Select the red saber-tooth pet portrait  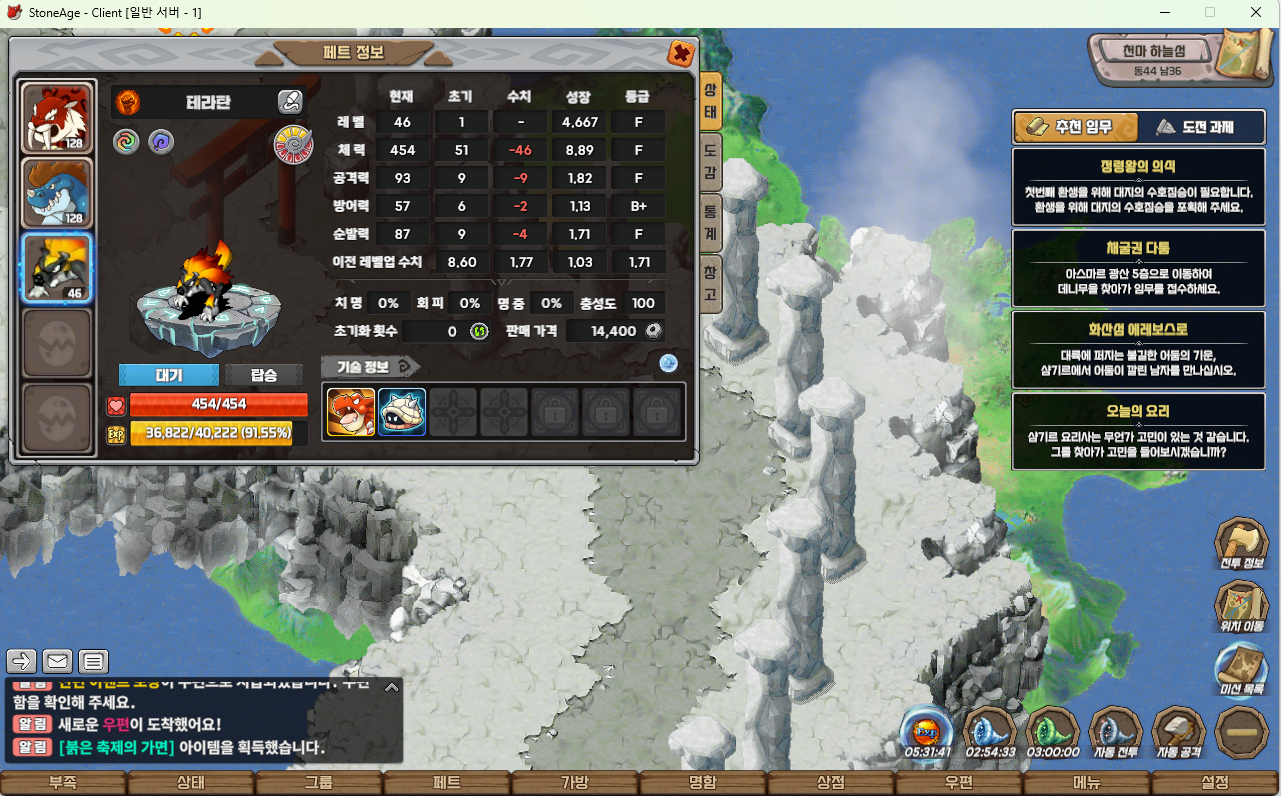[x=57, y=118]
